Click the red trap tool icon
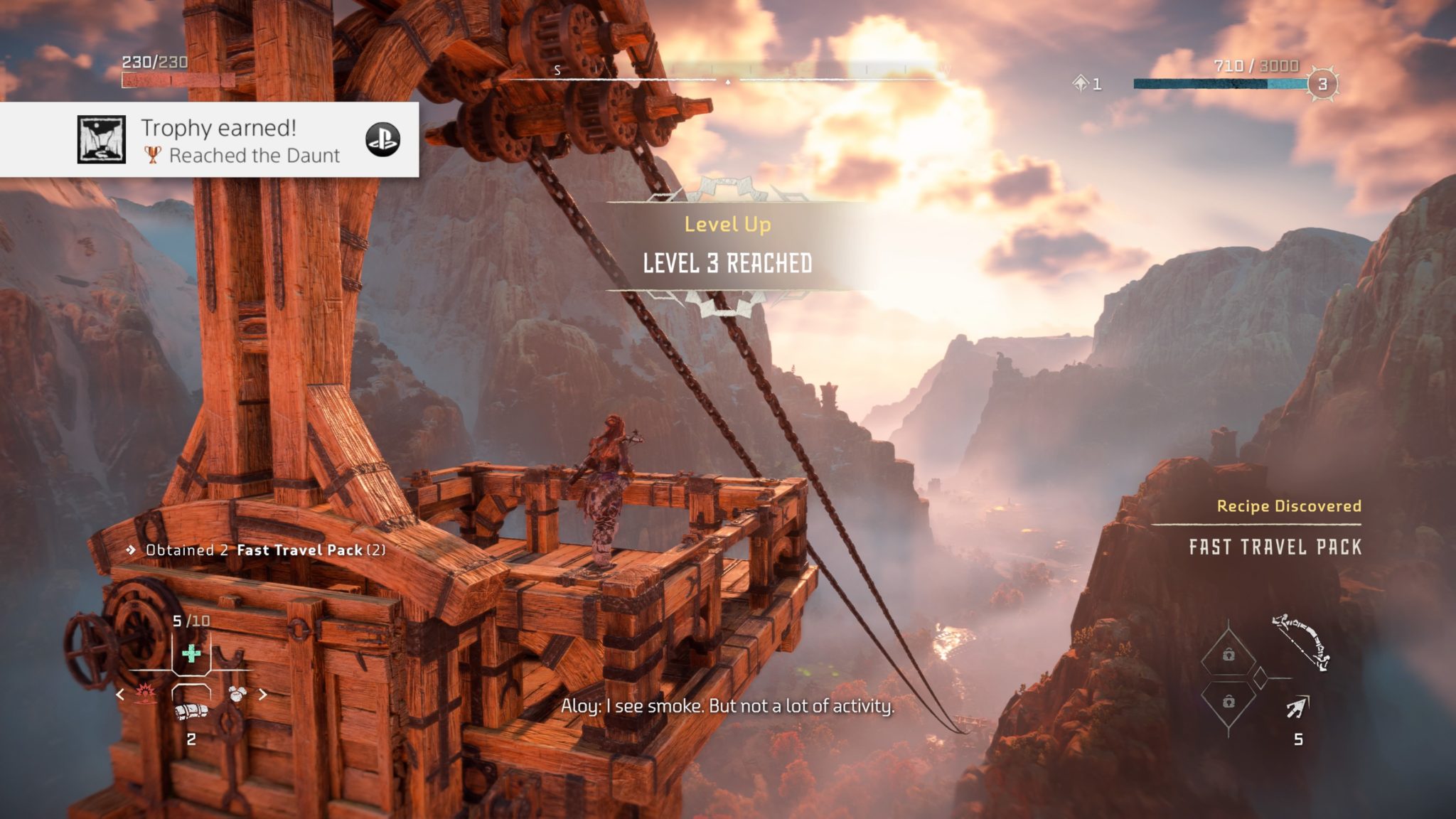The width and height of the screenshot is (1456, 819). 146,693
